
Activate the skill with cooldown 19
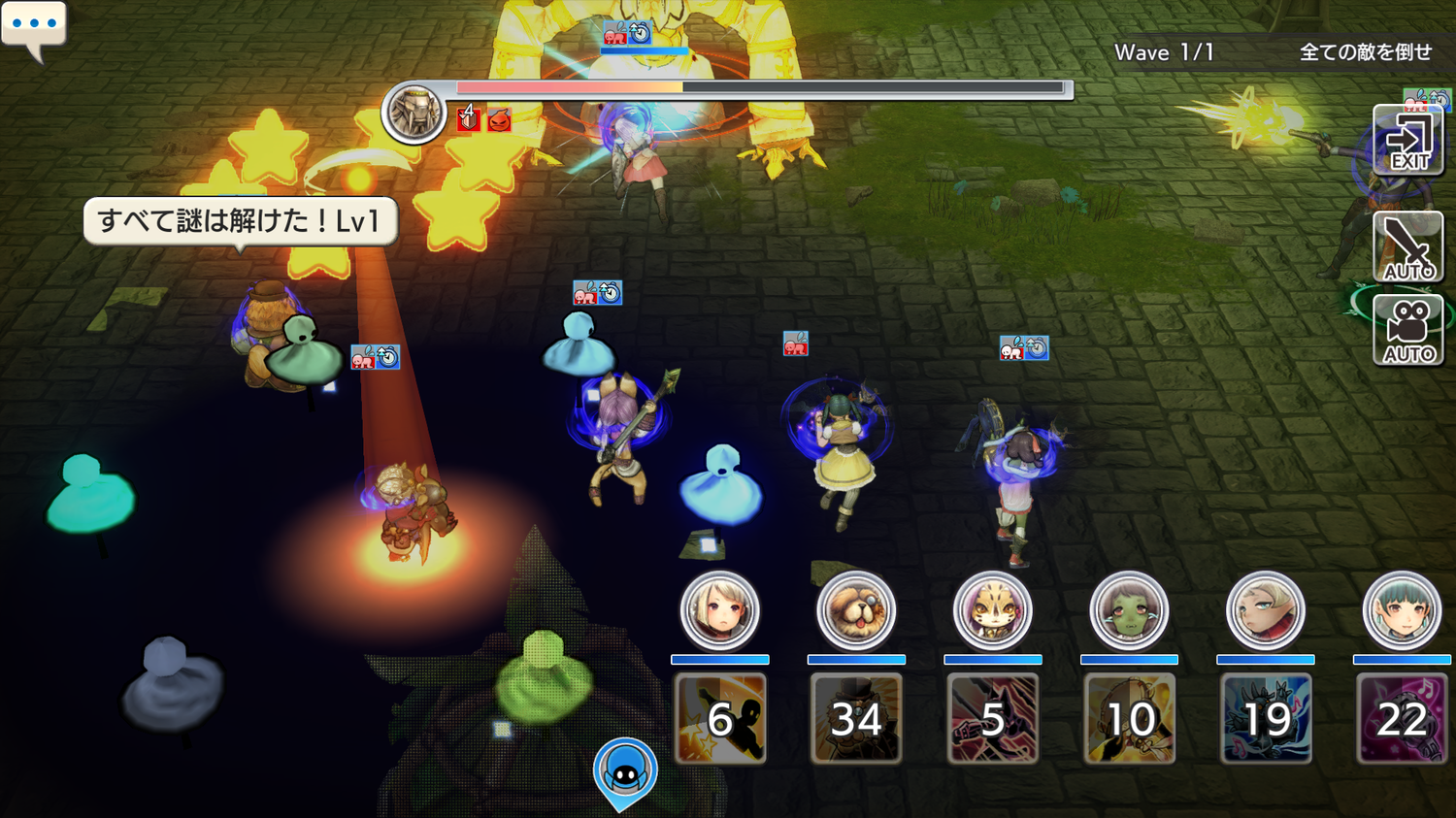click(x=1266, y=719)
